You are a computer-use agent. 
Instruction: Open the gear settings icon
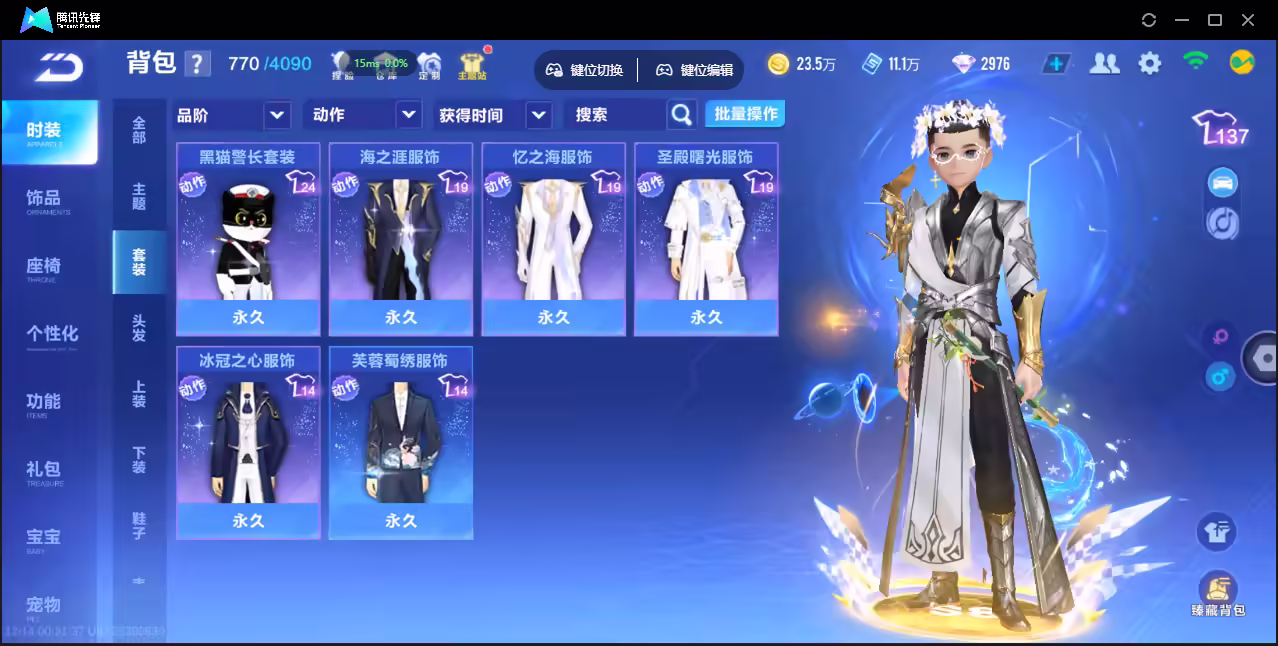click(x=1150, y=64)
